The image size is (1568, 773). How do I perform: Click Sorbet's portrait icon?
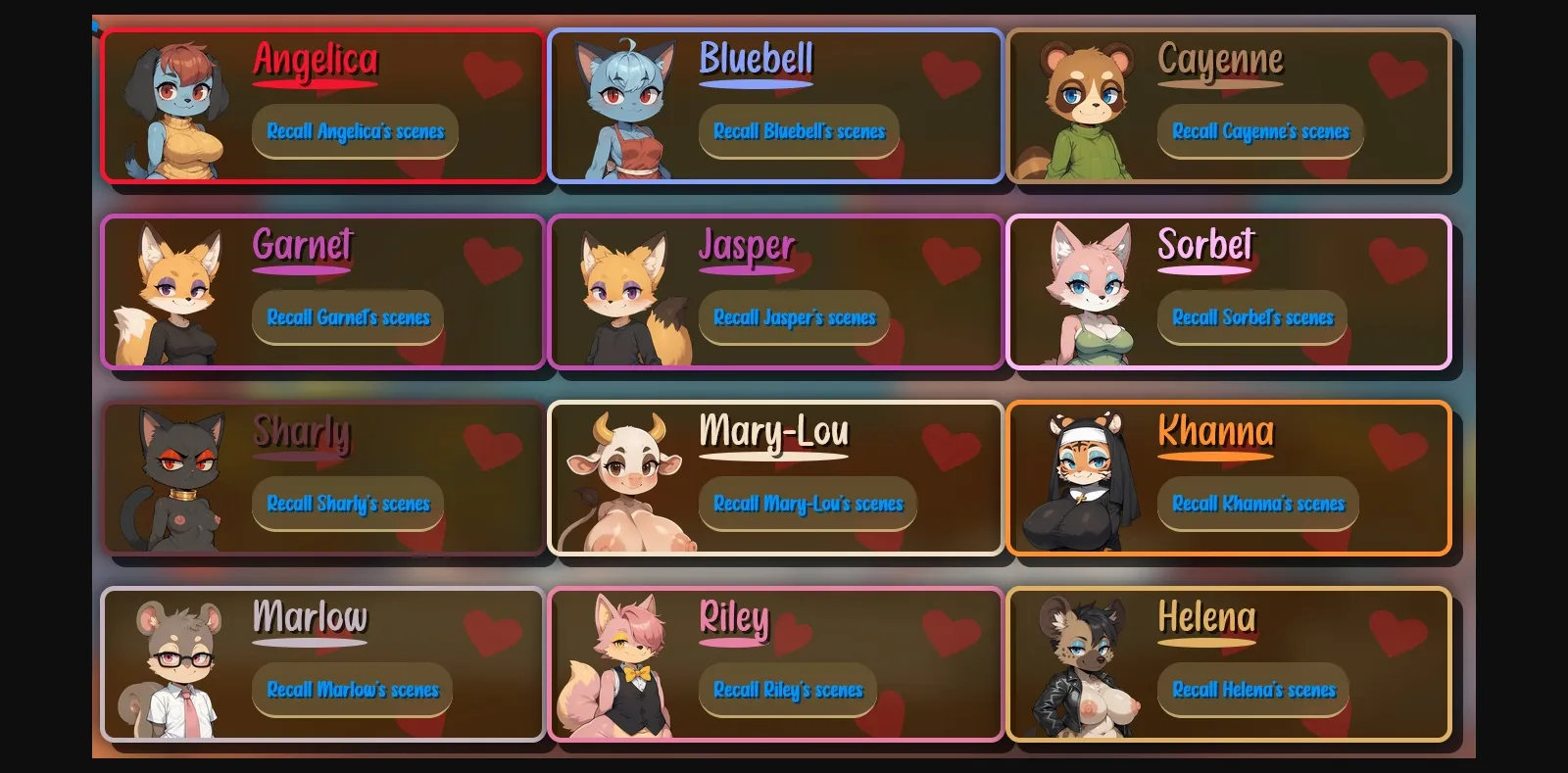point(1086,289)
